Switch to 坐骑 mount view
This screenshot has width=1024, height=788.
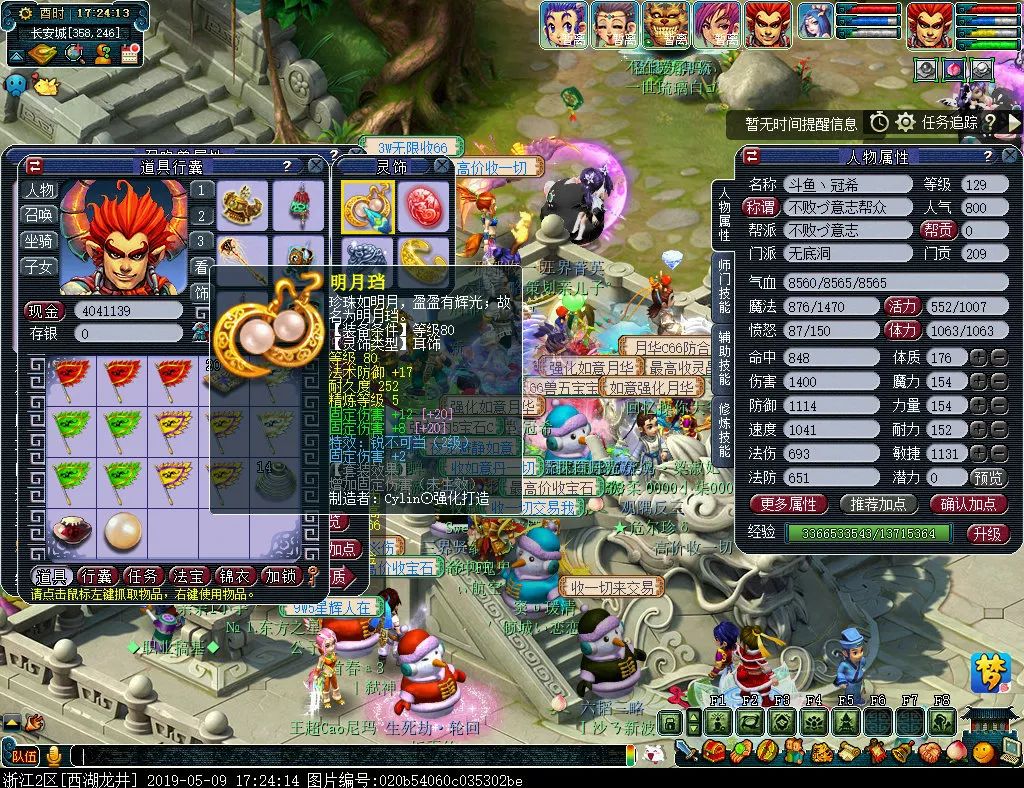[x=40, y=241]
